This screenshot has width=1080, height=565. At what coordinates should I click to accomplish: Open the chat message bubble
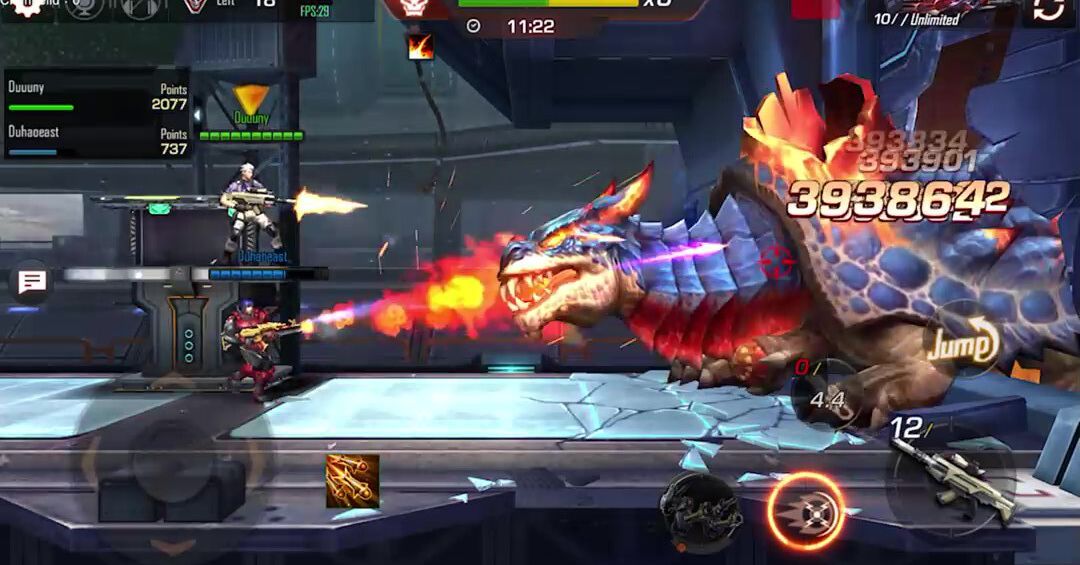(x=32, y=282)
